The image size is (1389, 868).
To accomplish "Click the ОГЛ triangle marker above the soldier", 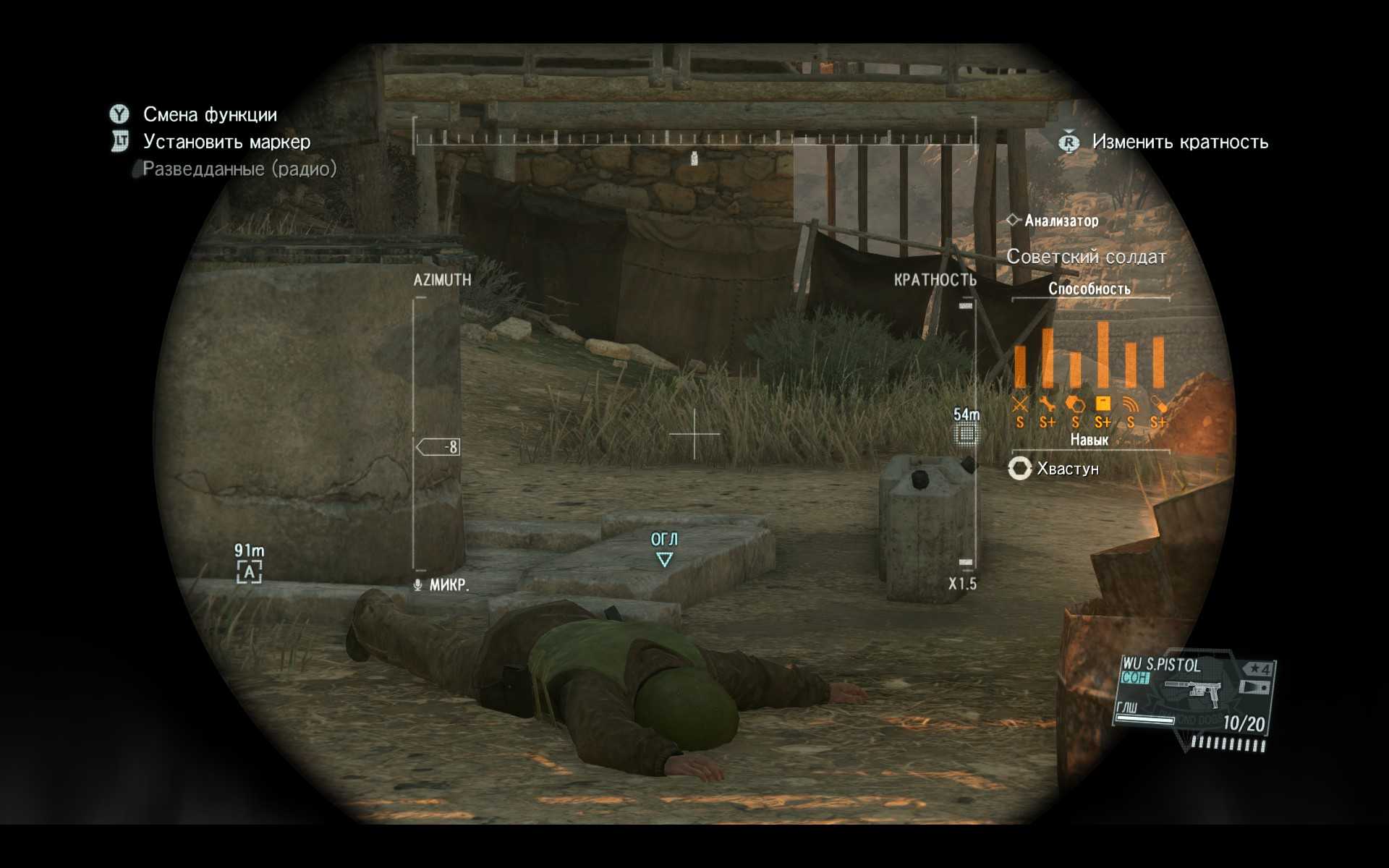I will coord(664,559).
